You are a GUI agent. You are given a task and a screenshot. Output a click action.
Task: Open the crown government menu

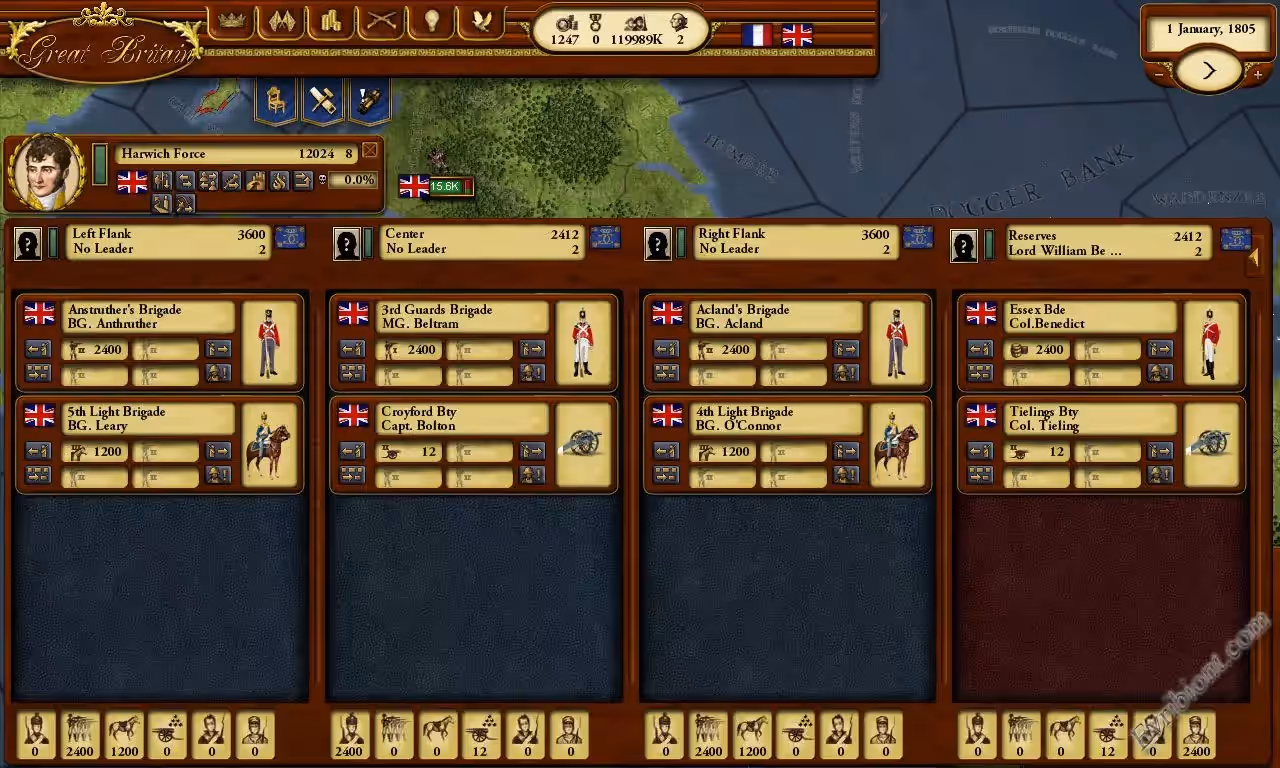(x=232, y=22)
